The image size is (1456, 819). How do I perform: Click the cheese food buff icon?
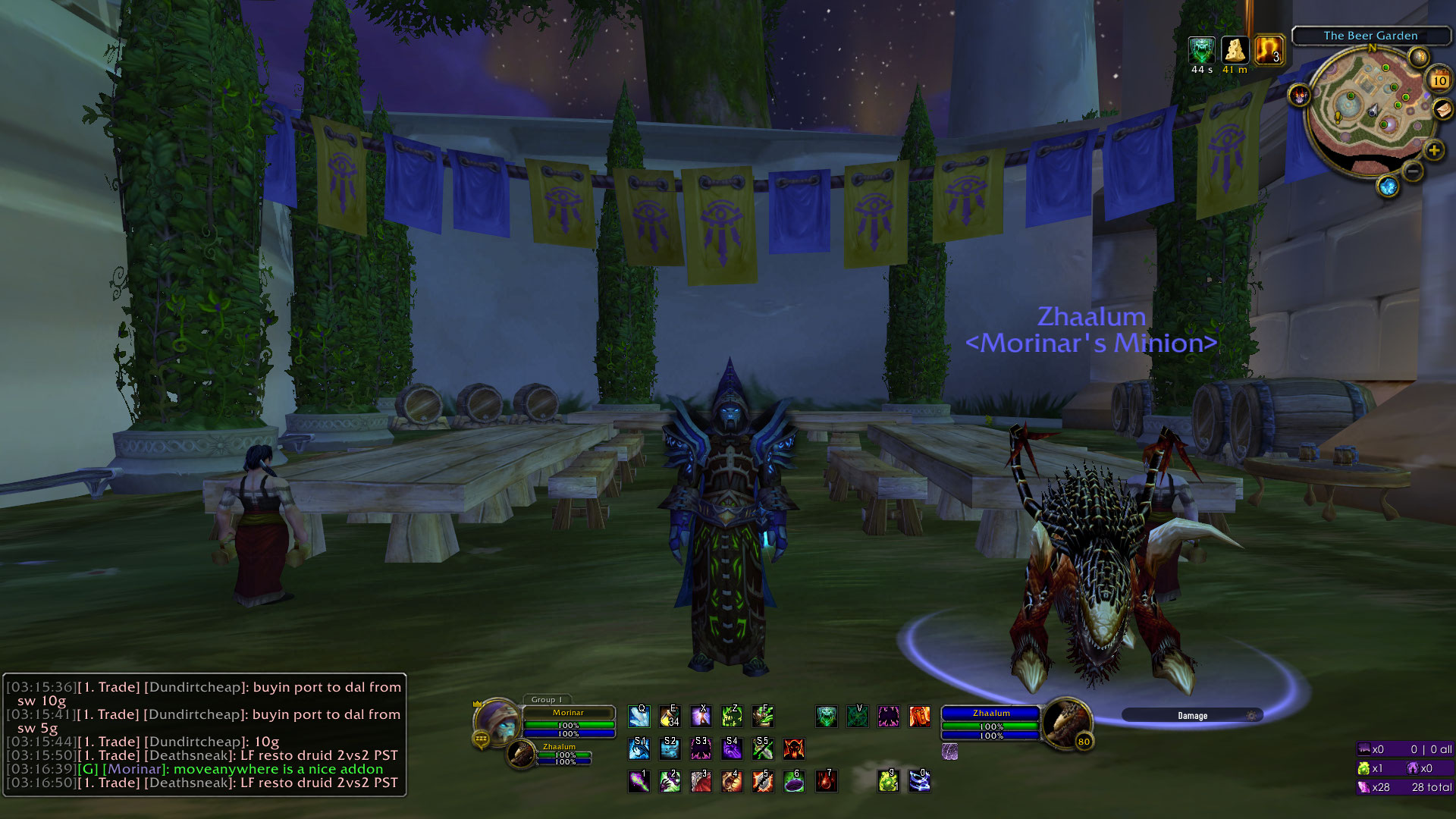(1235, 51)
